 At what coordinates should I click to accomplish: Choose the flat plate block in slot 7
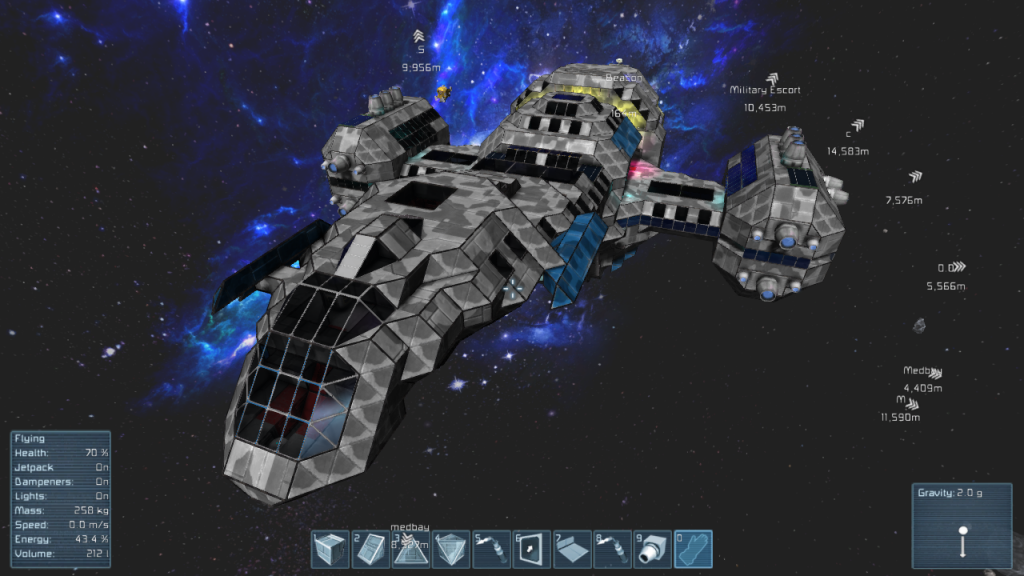[x=572, y=549]
